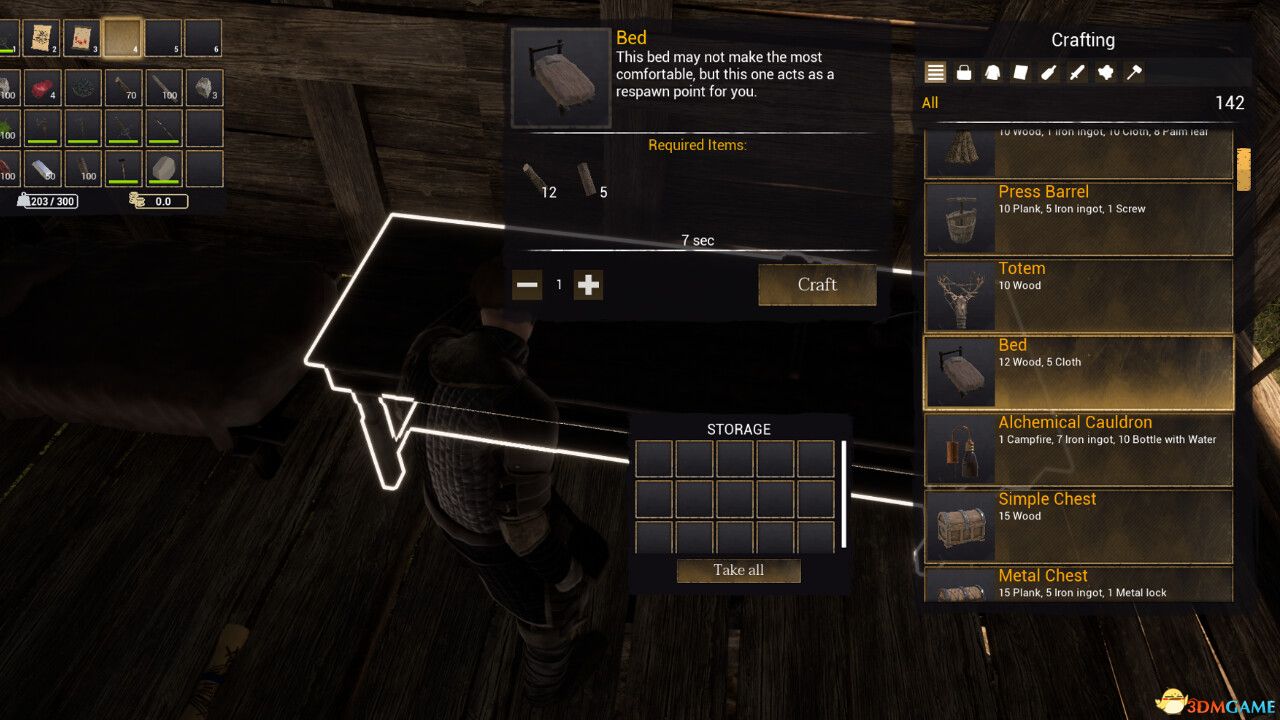Craft the selected Bed
Viewport: 1280px width, 720px height.
[x=817, y=285]
